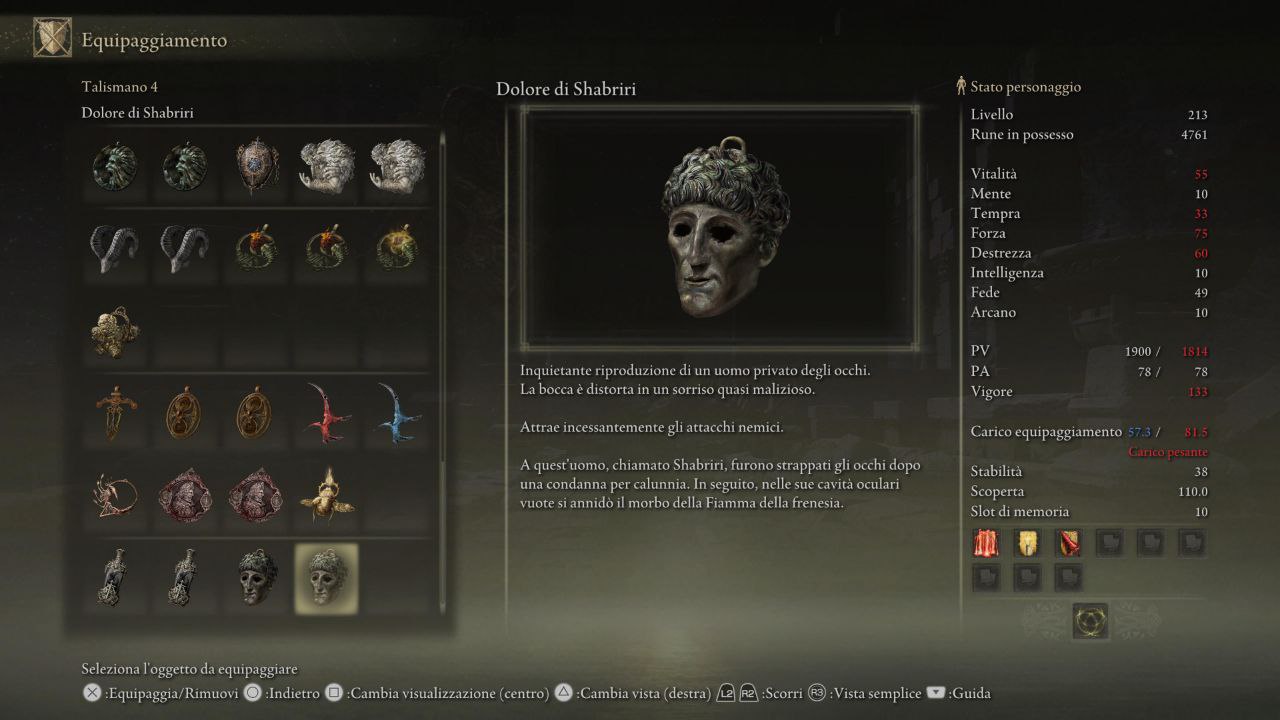
Task: Click an empty memory slot icon
Action: [1110, 543]
